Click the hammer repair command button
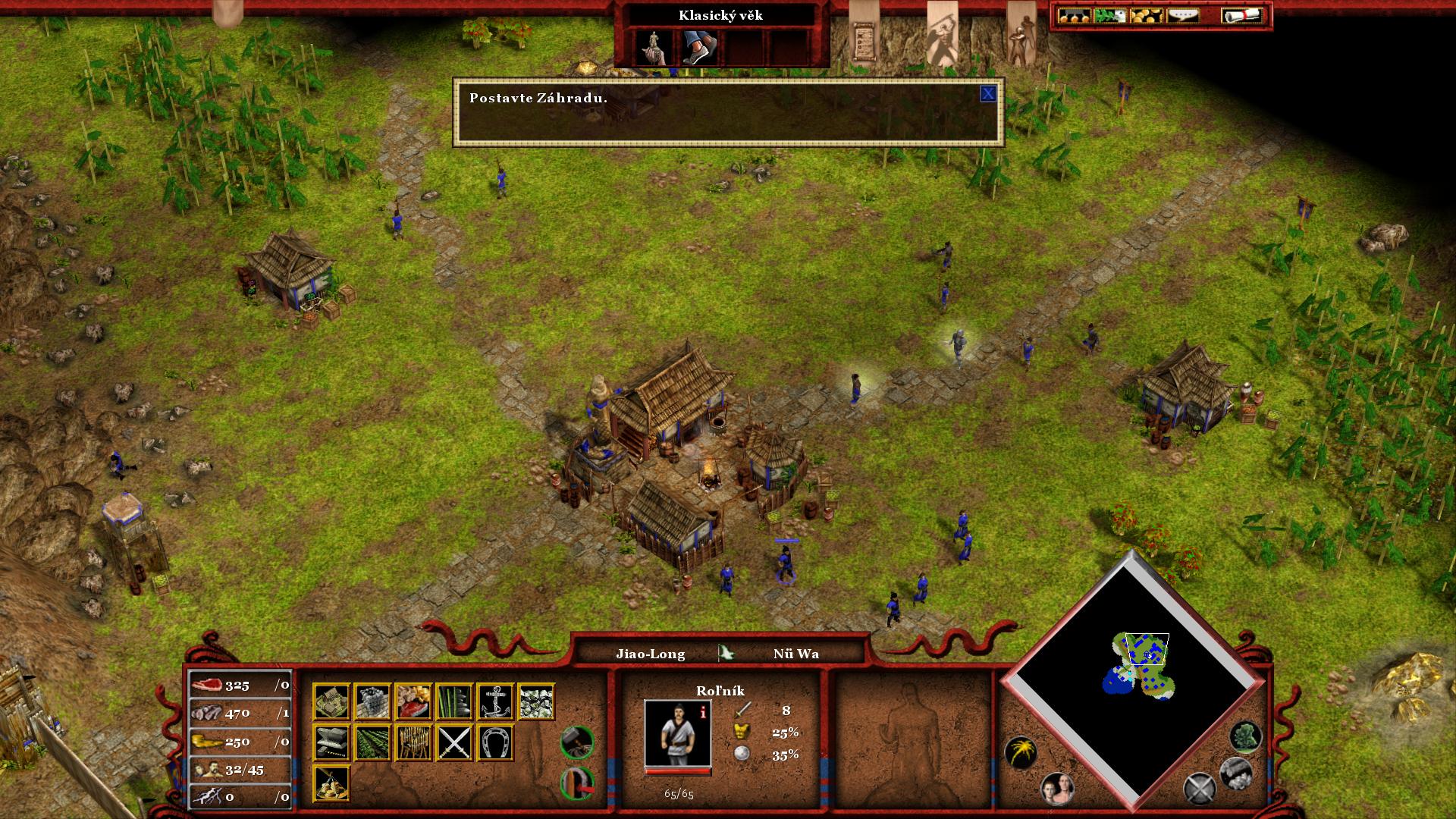 point(576,741)
